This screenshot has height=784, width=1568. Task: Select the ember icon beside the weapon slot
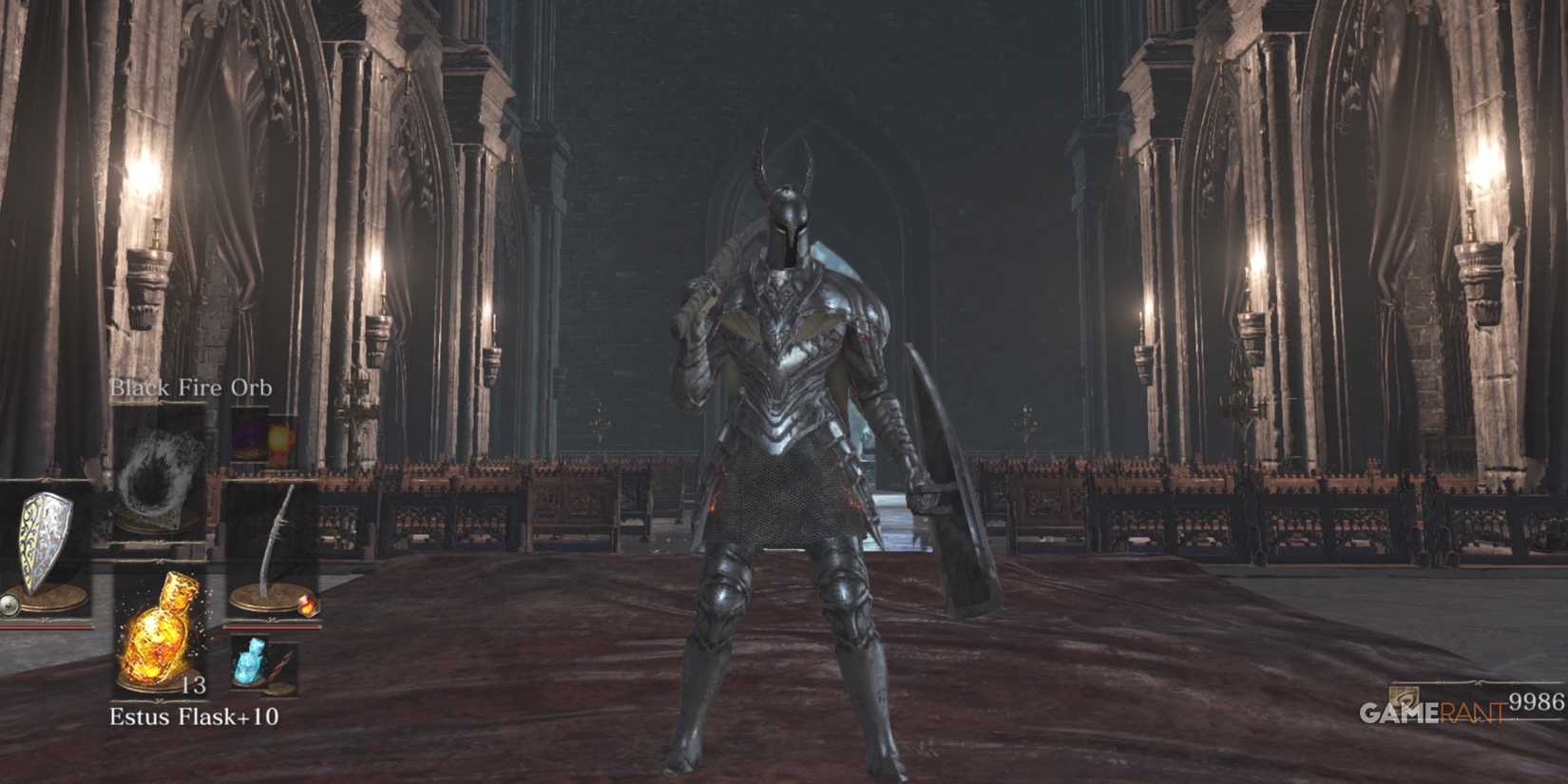(309, 605)
